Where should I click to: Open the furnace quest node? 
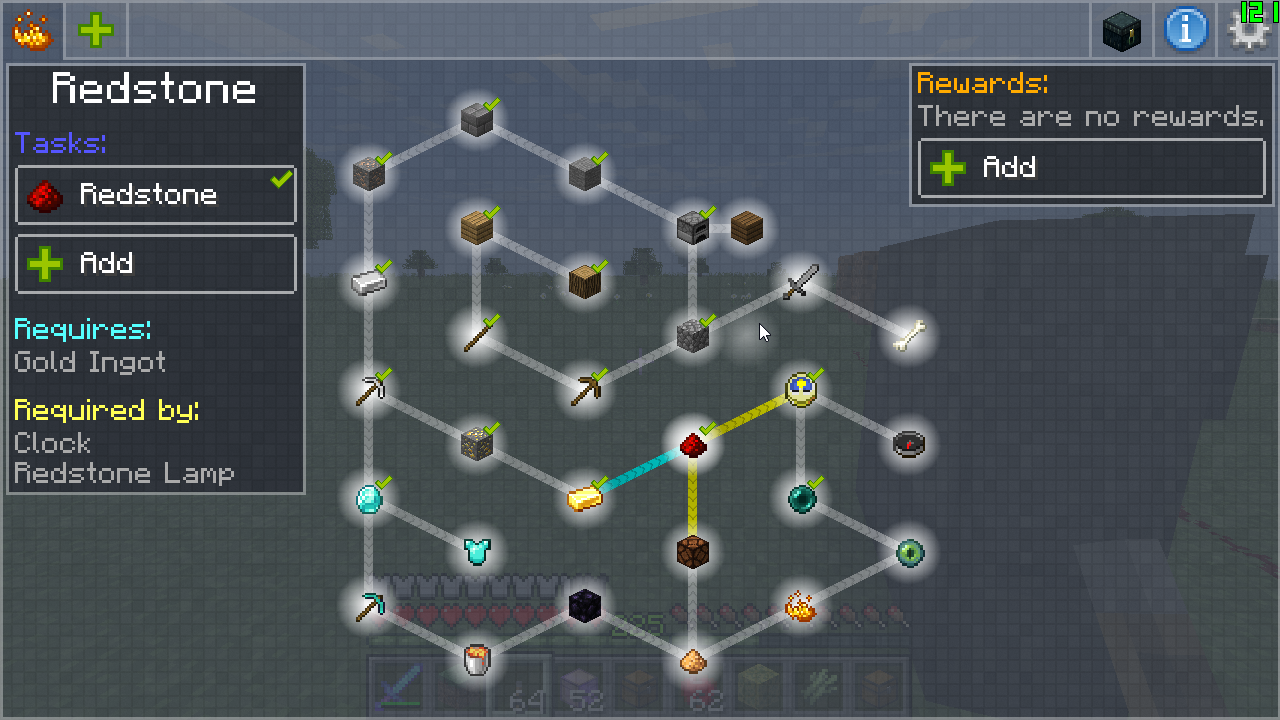pos(693,229)
